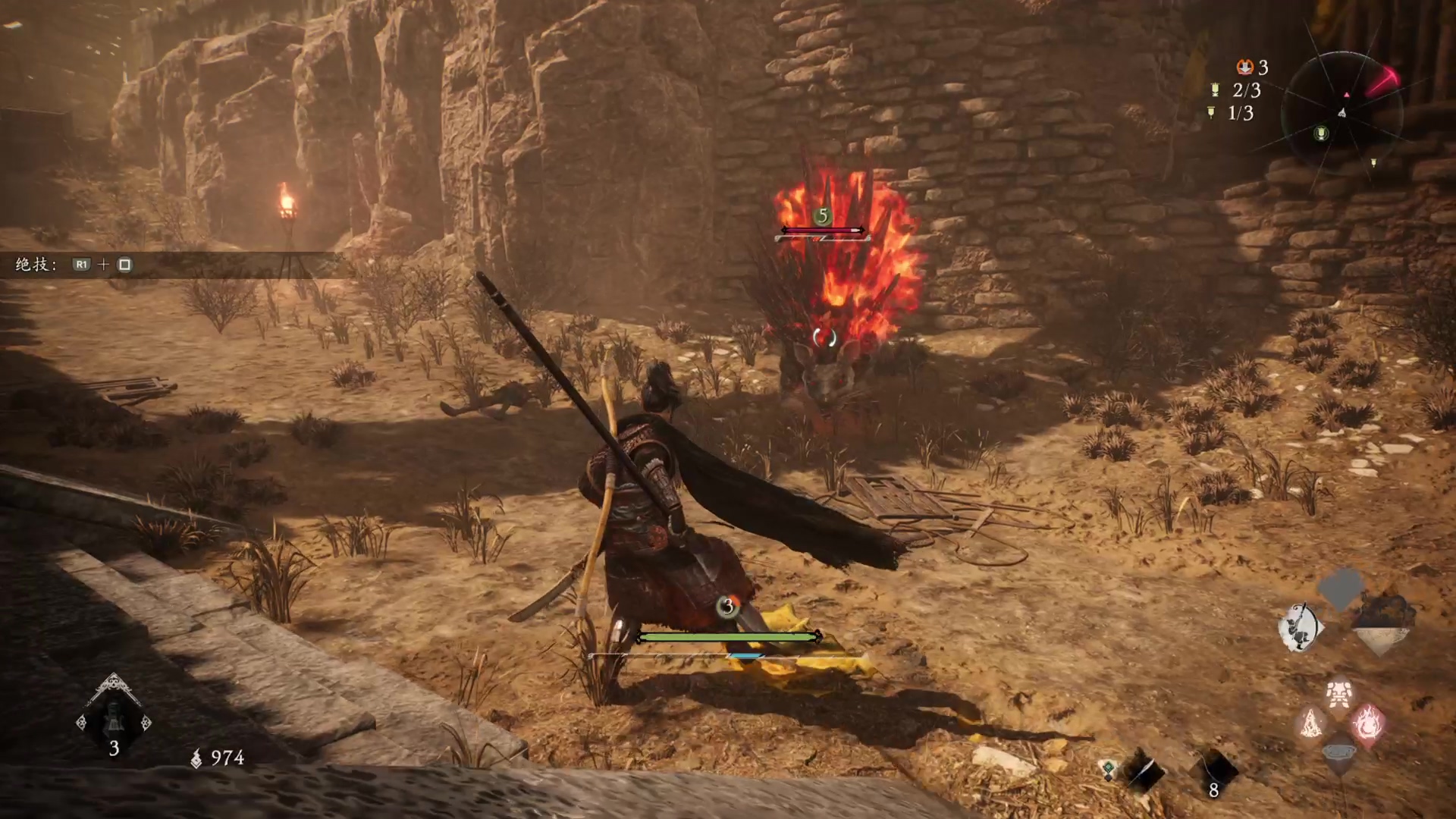Select the glowing triangle charm quick slot

click(x=1311, y=723)
